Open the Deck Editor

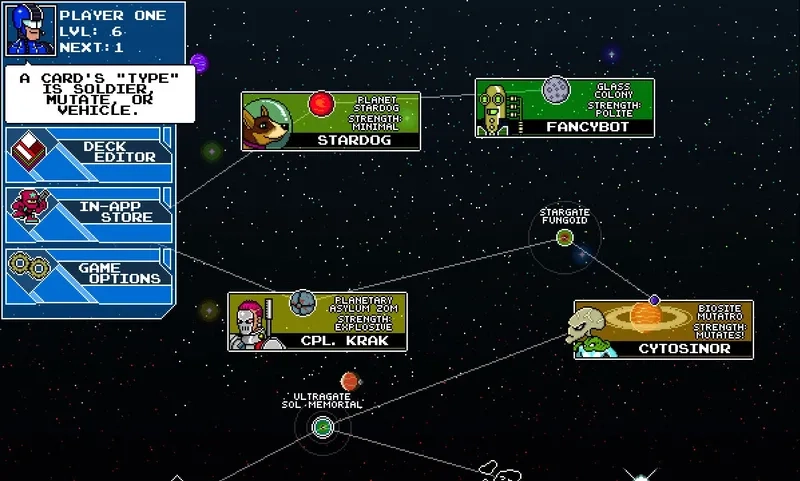tap(90, 152)
